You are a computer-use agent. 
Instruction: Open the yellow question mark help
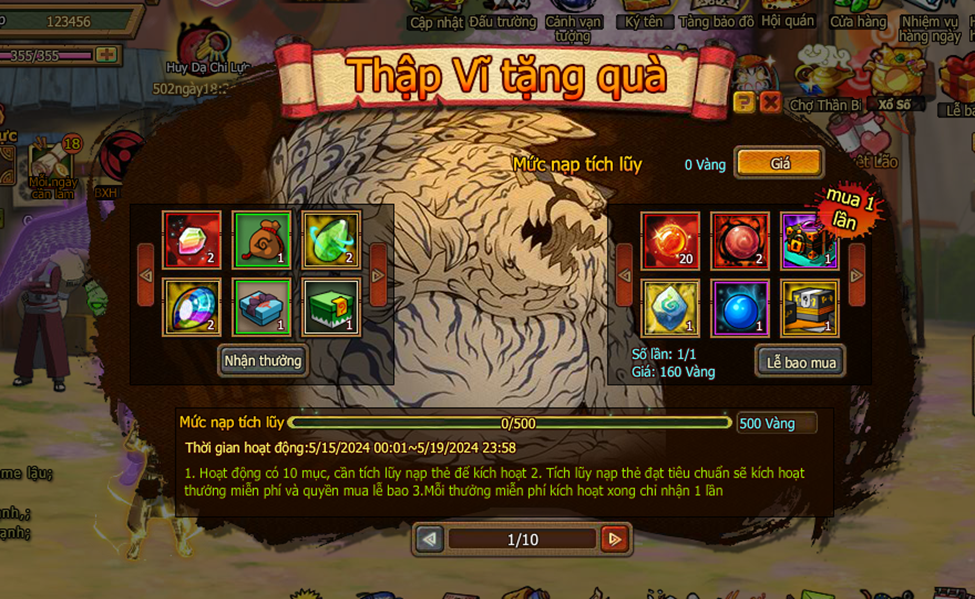coord(743,102)
